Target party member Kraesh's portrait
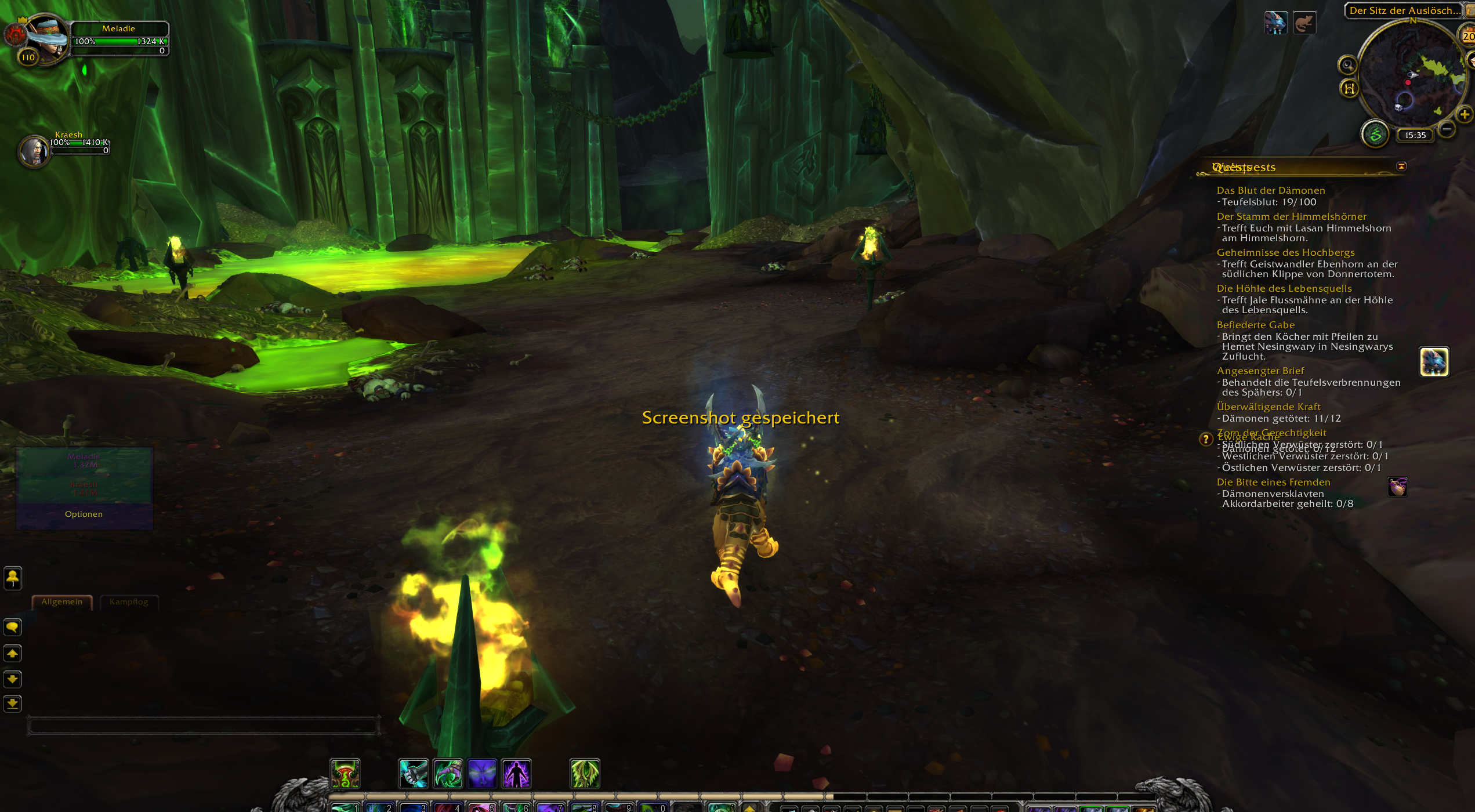The image size is (1475, 812). (34, 151)
